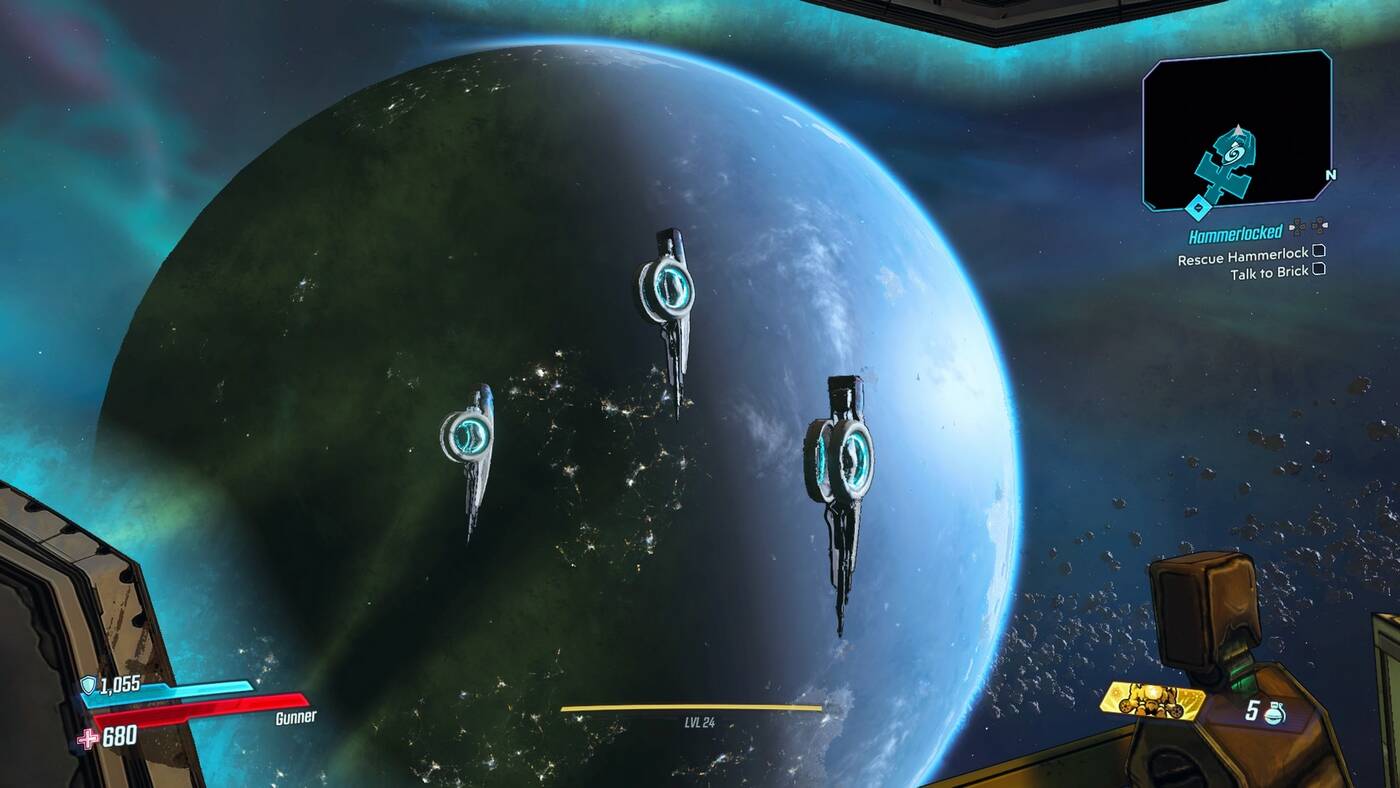Viewport: 1400px width, 788px height.
Task: Open the minimap in the corner
Action: (x=1237, y=130)
